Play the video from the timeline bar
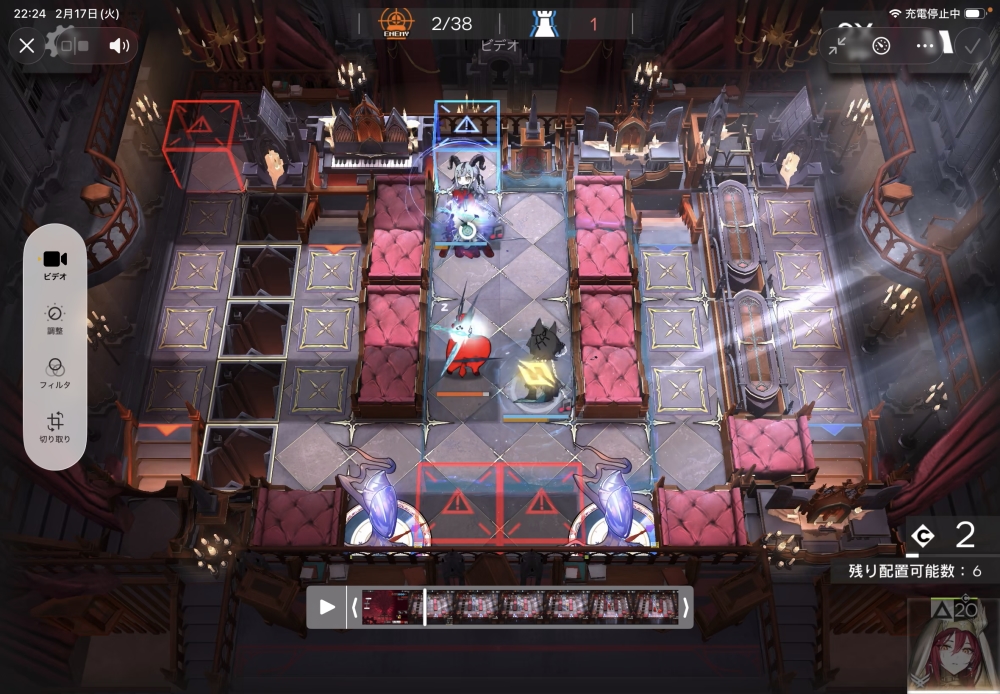Viewport: 1000px width, 694px height. pos(327,607)
